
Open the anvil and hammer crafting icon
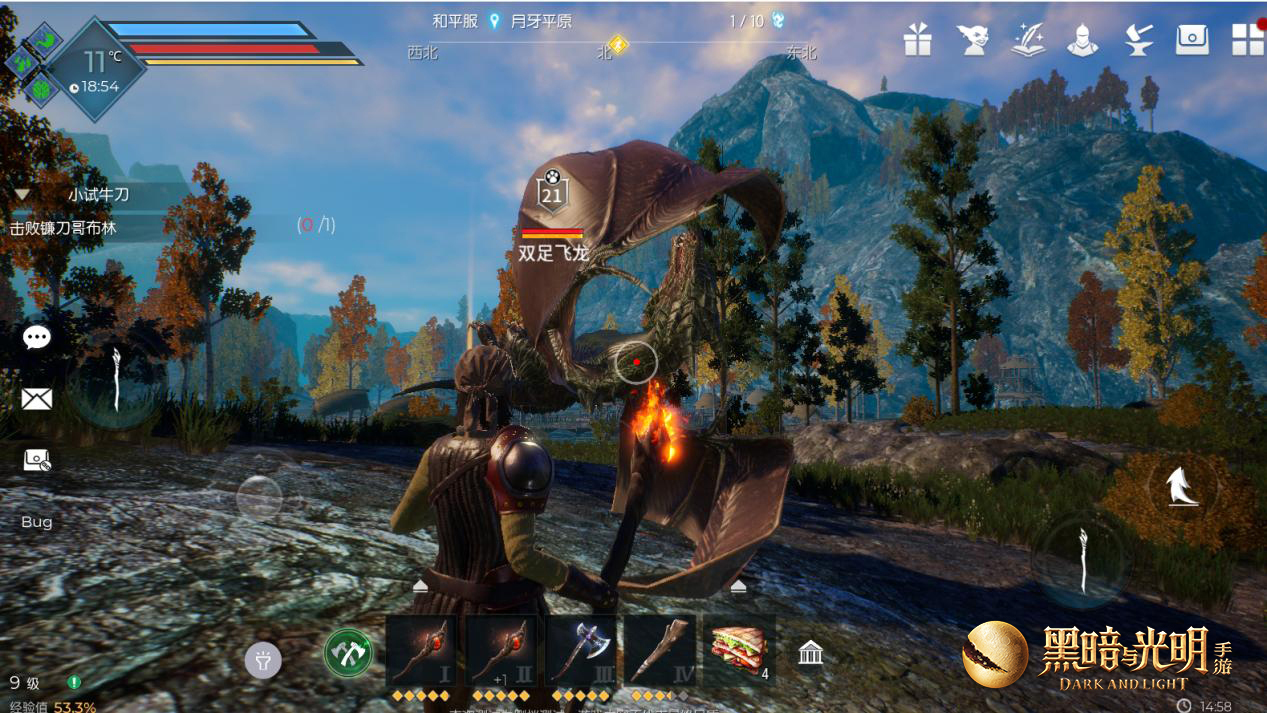[x=1138, y=39]
